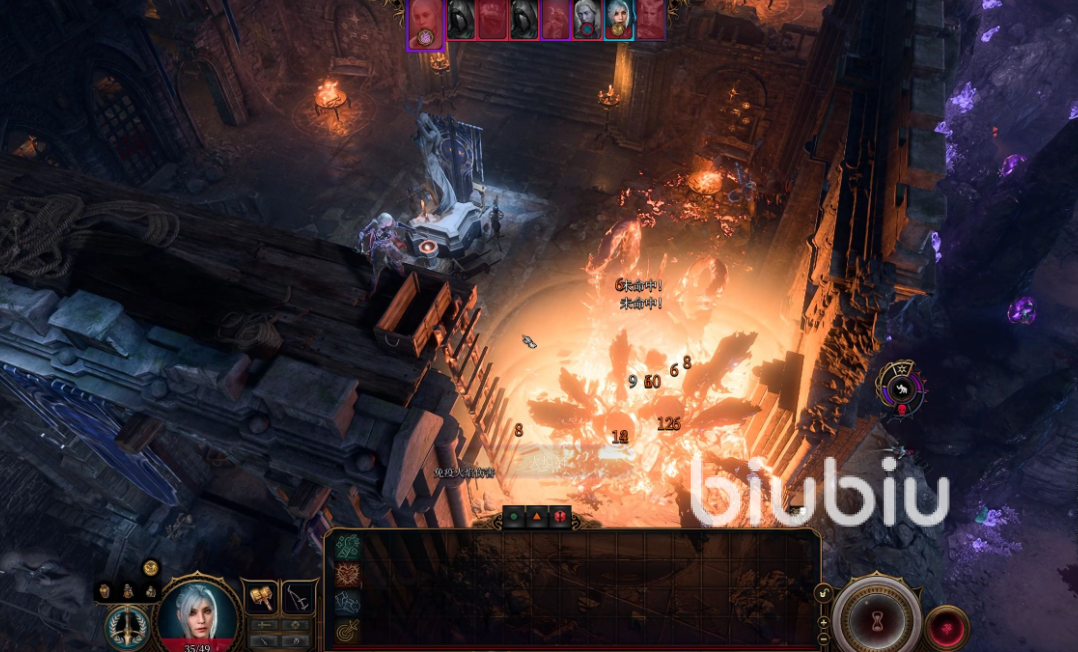Screen dimensions: 1078x652
Task: Click the green circle action resource indicator
Action: click(515, 517)
